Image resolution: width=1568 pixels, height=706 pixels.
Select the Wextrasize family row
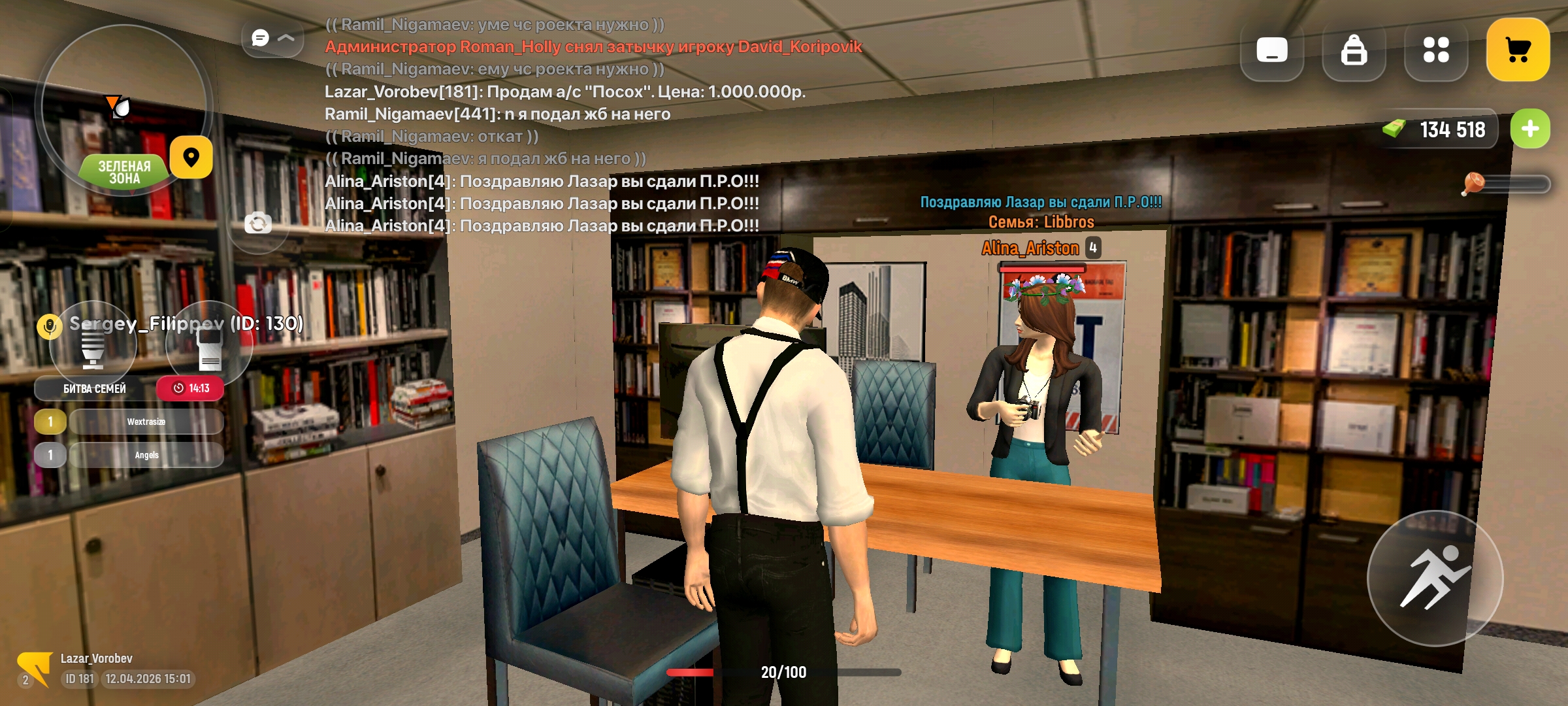click(x=146, y=422)
